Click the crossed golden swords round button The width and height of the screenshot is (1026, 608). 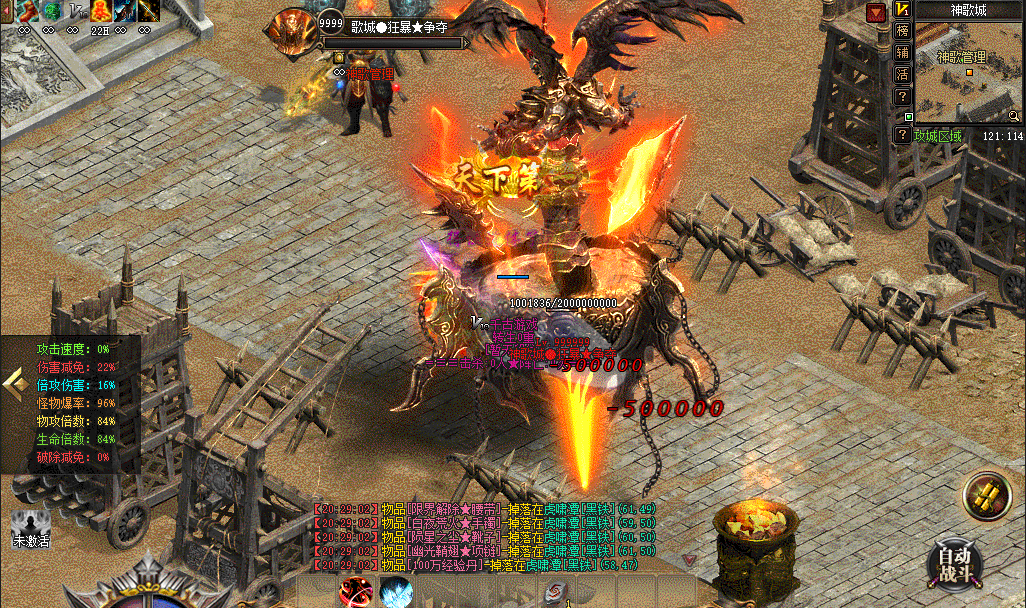point(987,497)
